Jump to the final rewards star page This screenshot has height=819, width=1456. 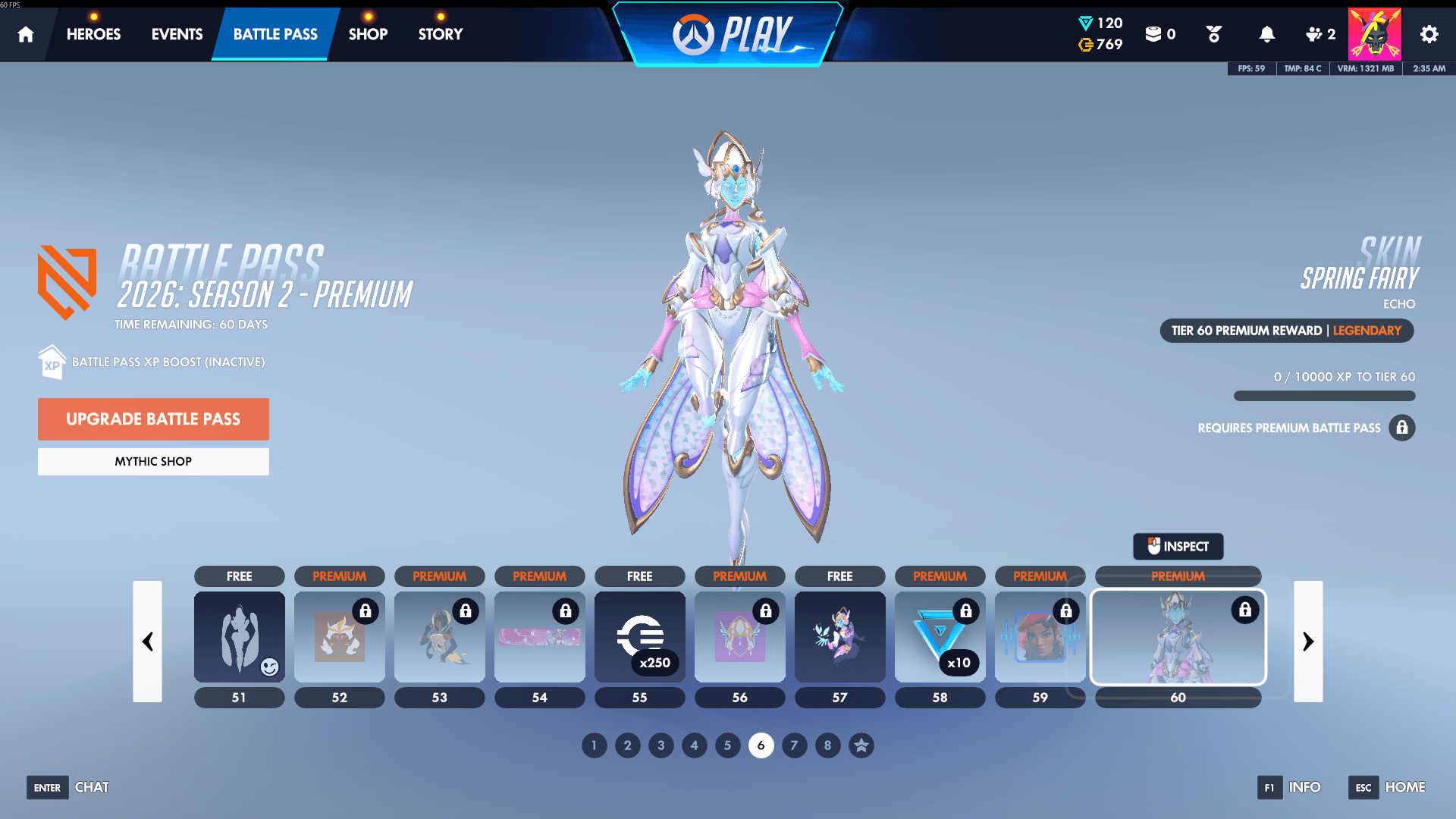tap(861, 745)
